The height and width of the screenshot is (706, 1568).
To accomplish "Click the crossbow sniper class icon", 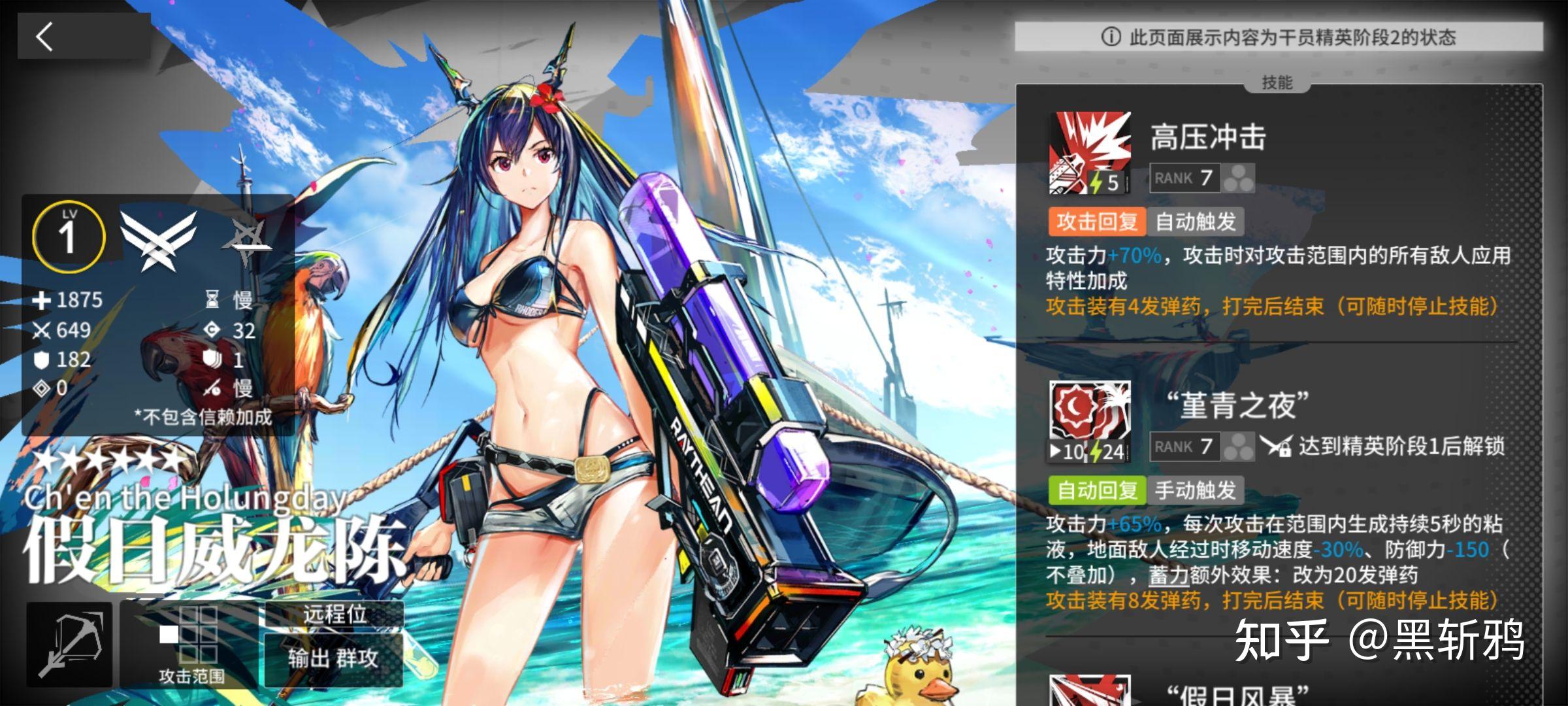I will pyautogui.click(x=69, y=645).
